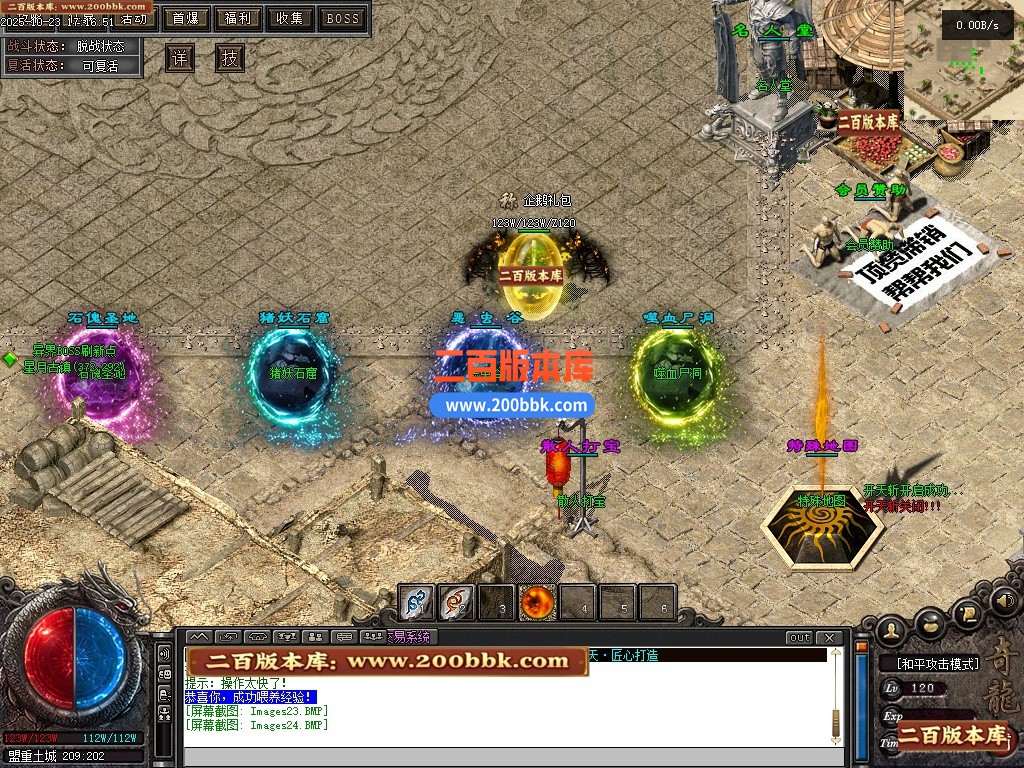This screenshot has width=1024, height=768.
Task: Activate the fireball skill on the hotbar
Action: [537, 602]
